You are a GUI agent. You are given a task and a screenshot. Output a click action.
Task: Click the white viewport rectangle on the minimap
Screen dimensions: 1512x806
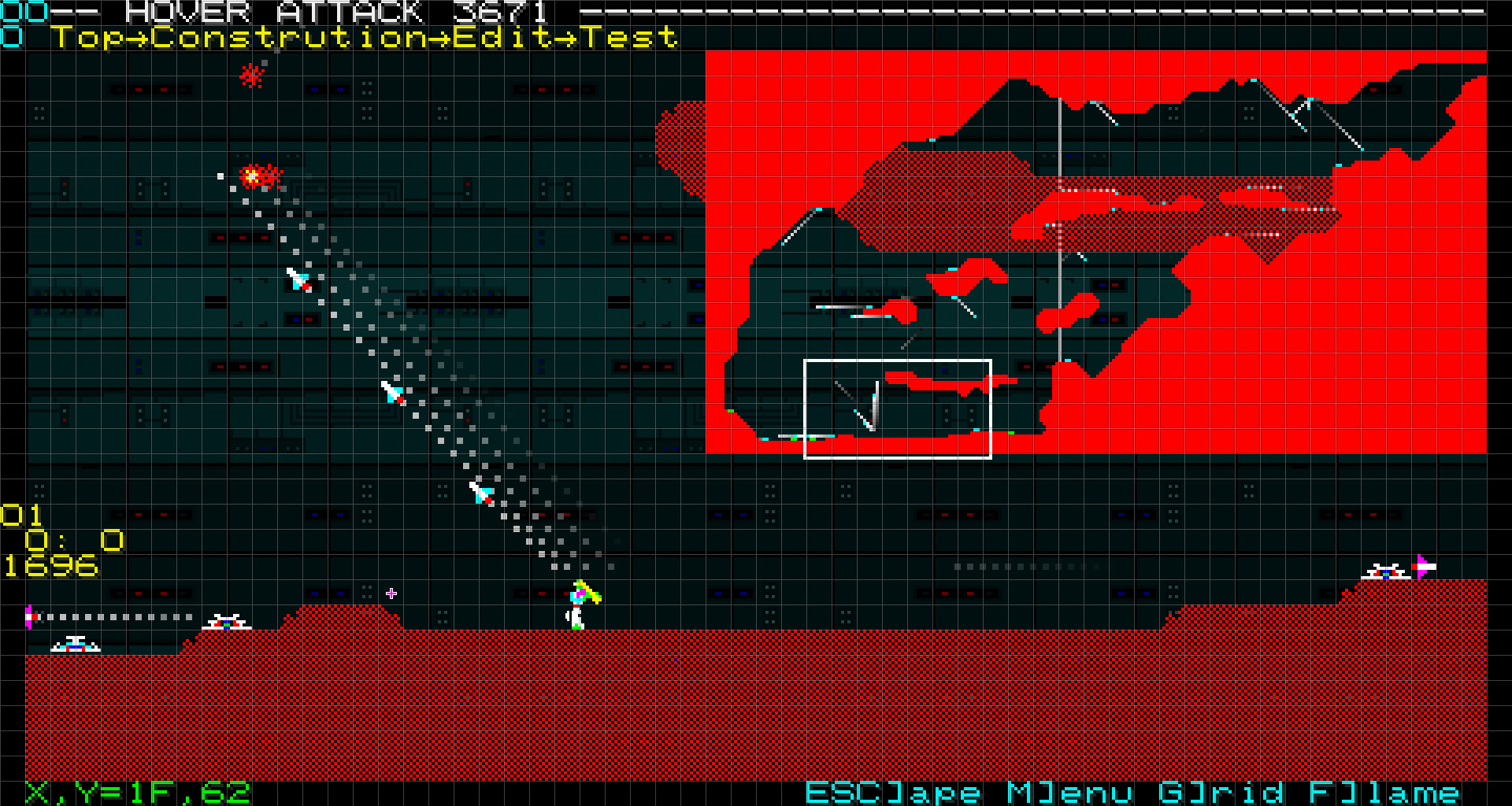point(898,408)
